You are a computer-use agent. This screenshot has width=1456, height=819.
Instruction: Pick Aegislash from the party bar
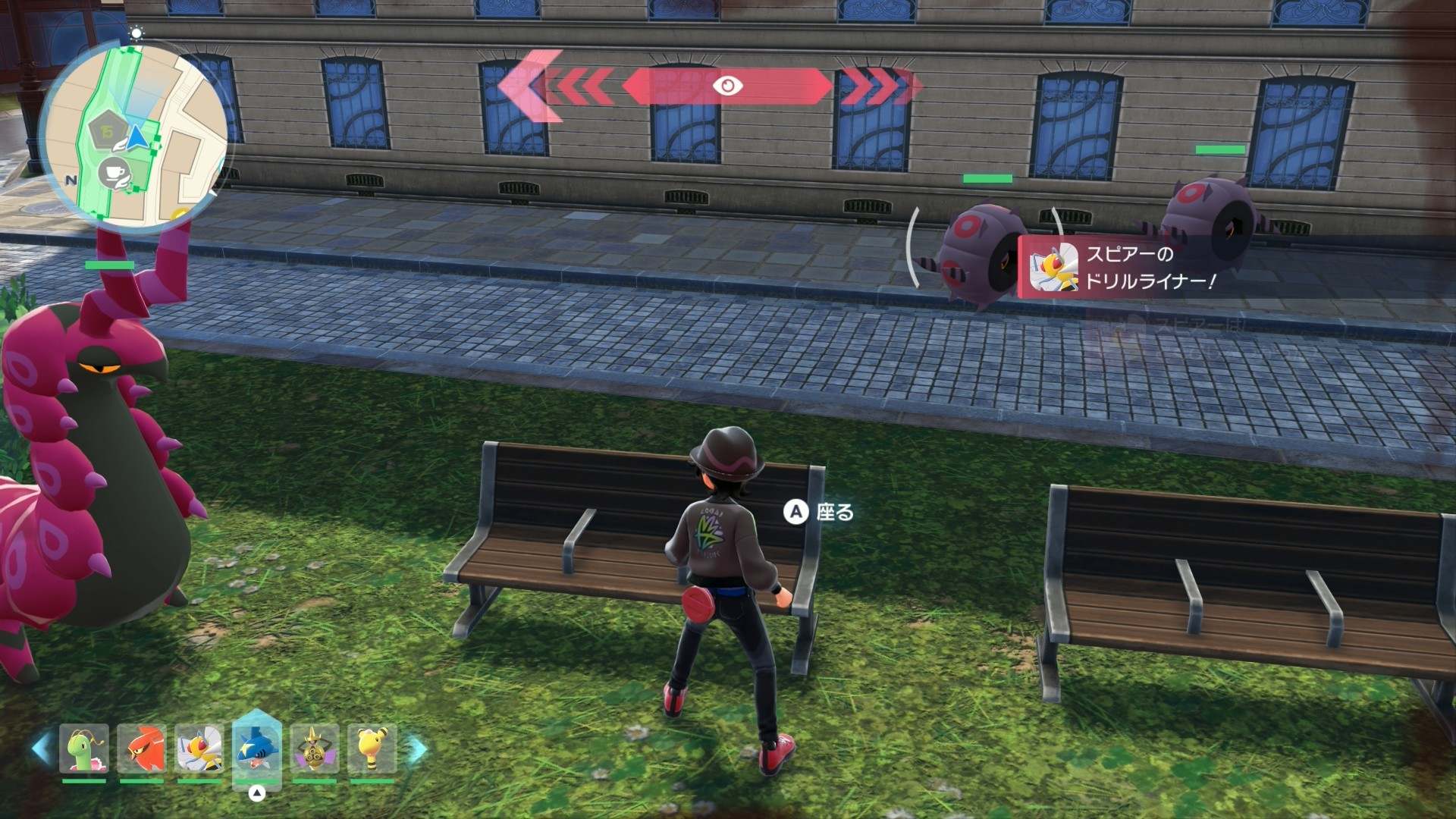(x=314, y=749)
